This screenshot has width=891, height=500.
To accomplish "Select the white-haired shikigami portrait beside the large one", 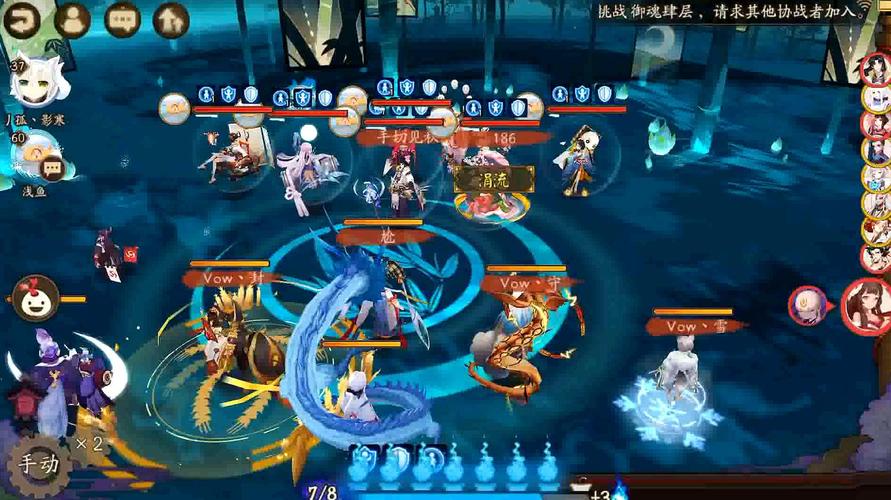I will click(x=807, y=305).
